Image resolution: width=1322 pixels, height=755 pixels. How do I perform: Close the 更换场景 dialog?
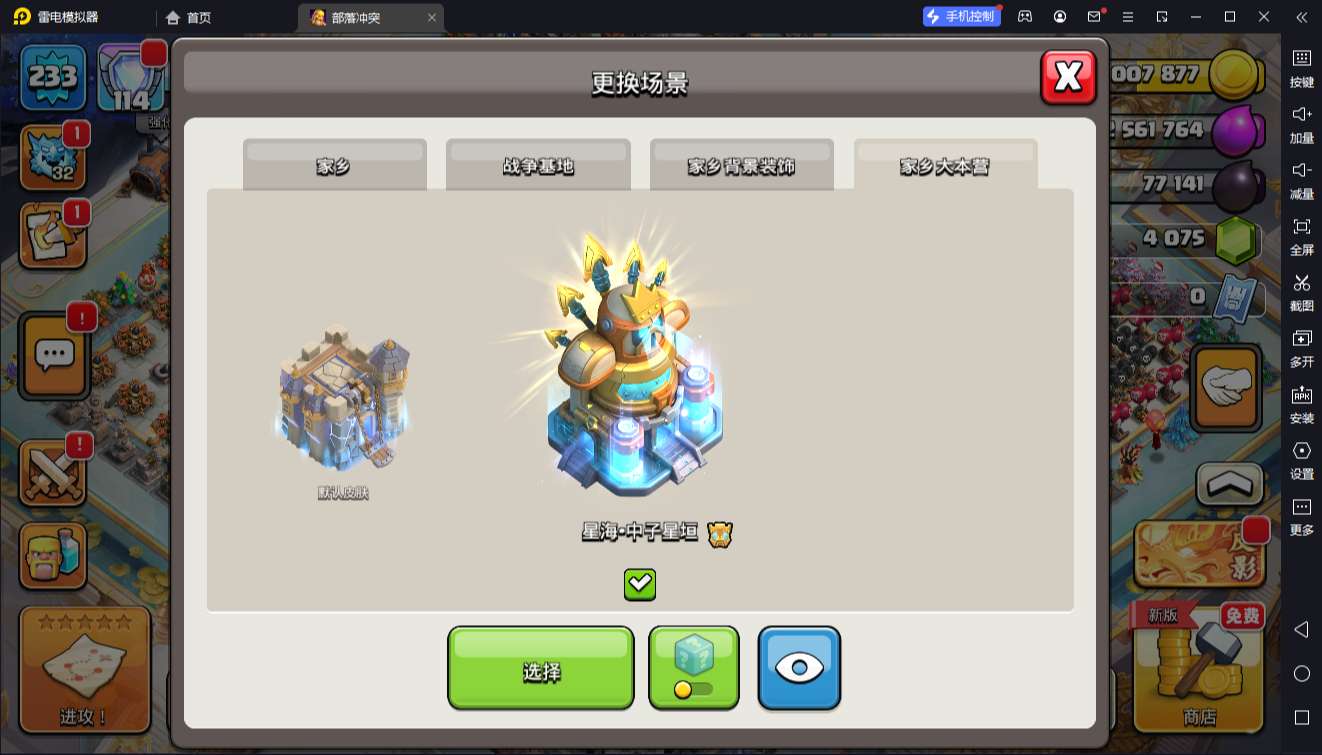[x=1068, y=77]
